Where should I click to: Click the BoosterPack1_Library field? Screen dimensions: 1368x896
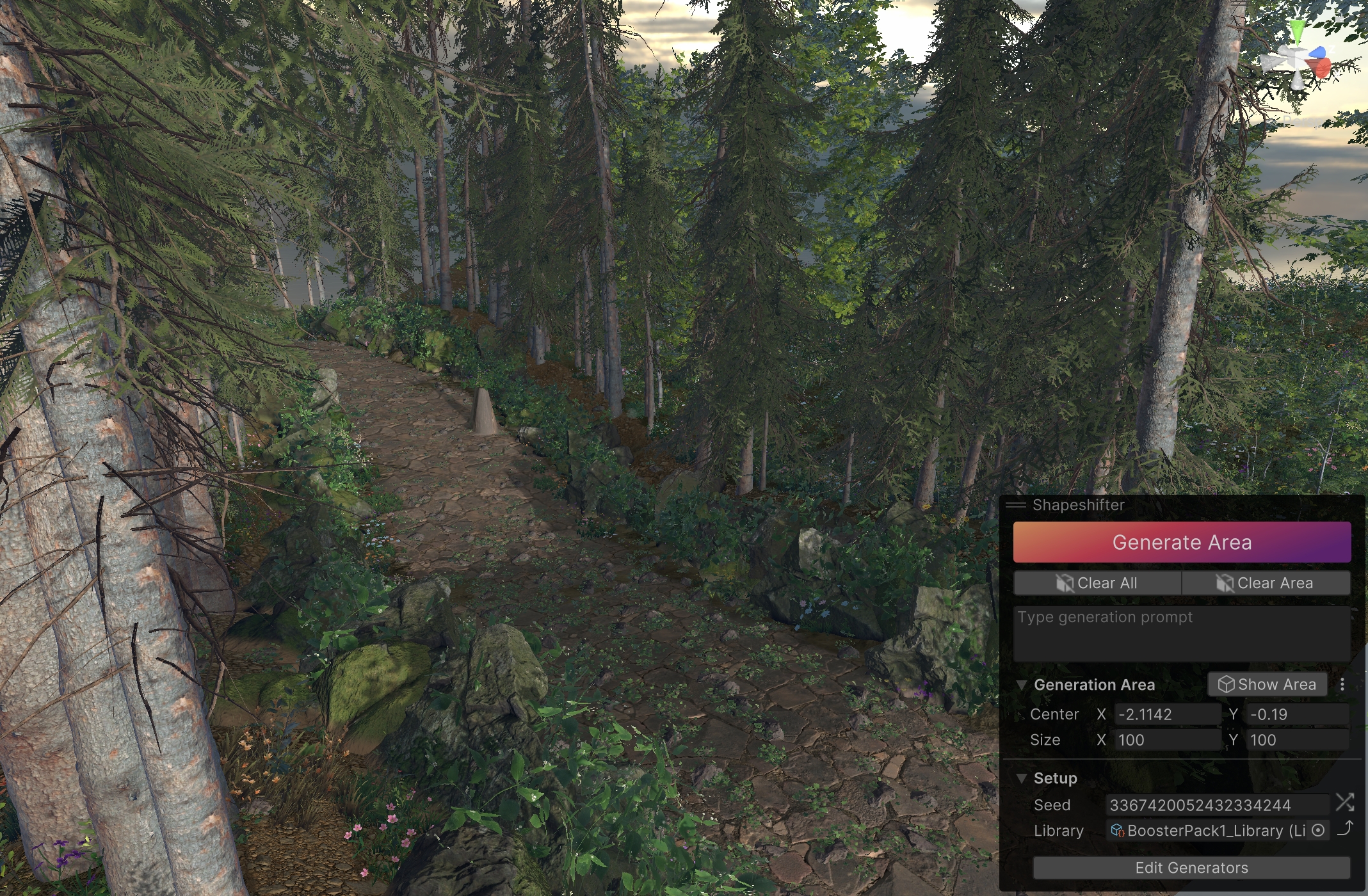tap(1207, 831)
